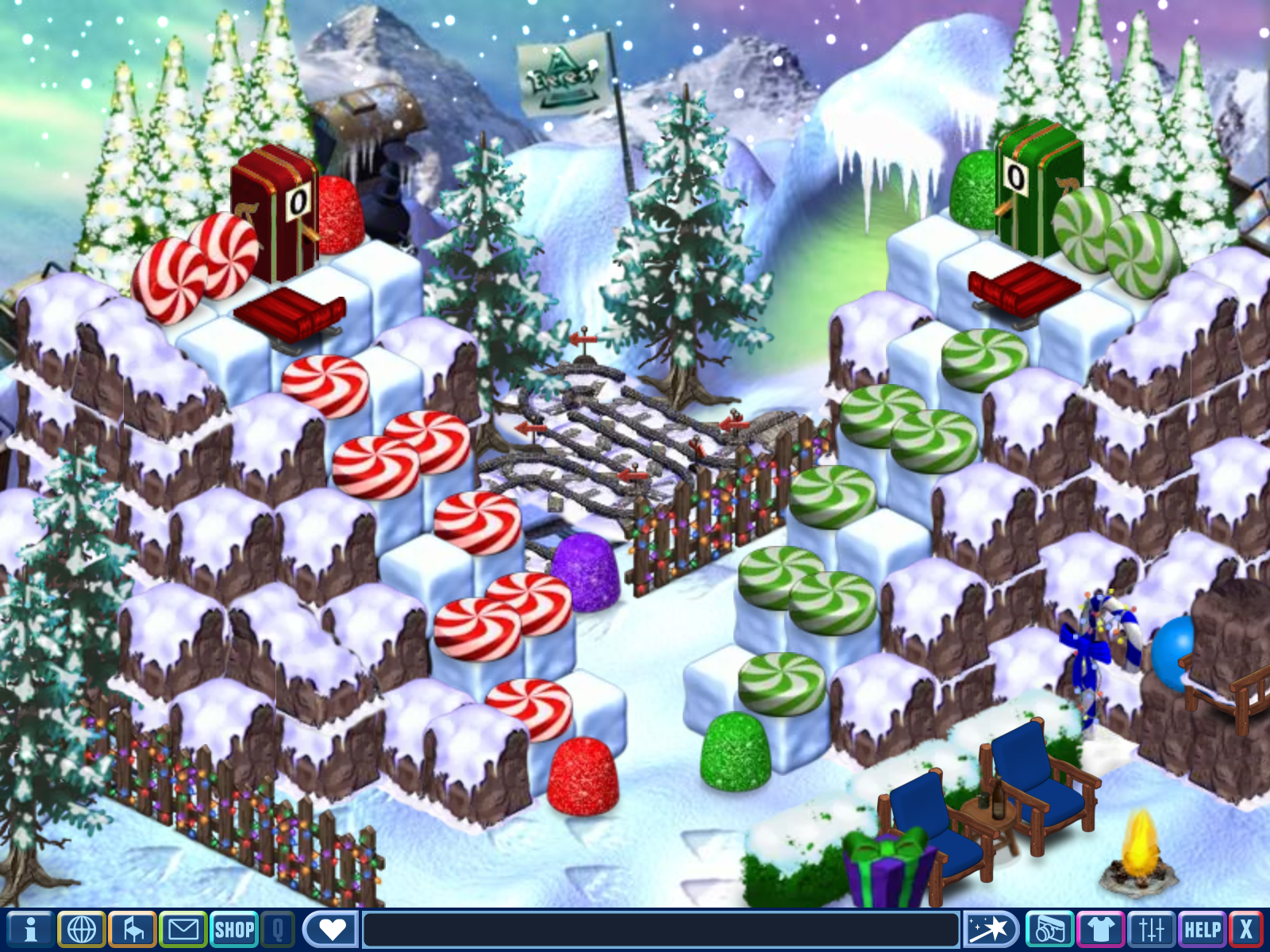
Task: Click the greyed-out Q button
Action: (278, 929)
